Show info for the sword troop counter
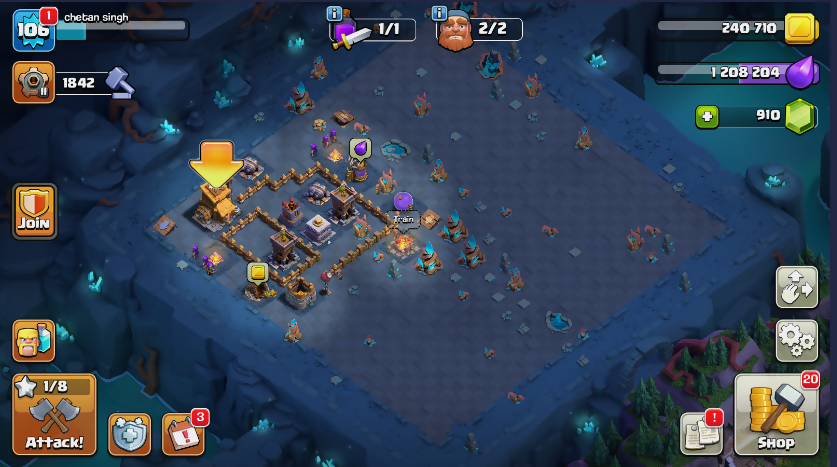The image size is (837, 467). coord(335,13)
